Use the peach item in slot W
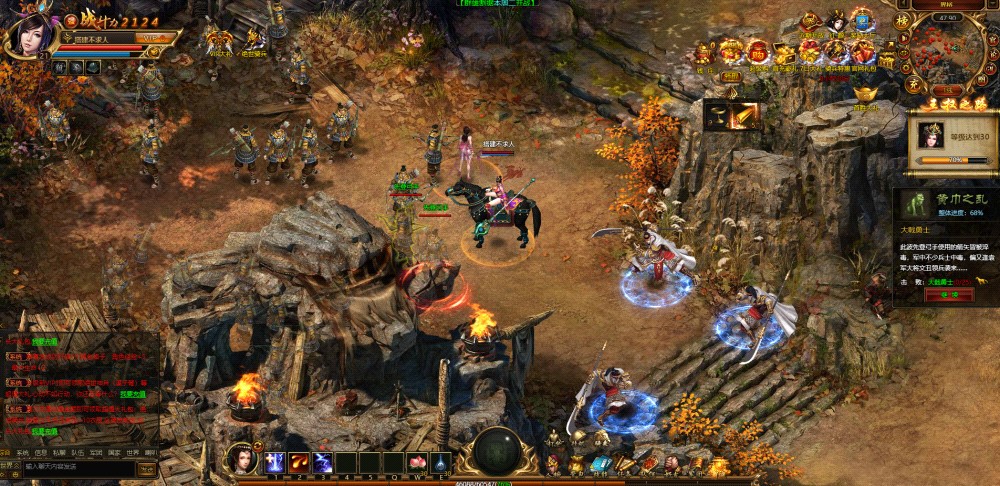This screenshot has height=486, width=1000. 416,463
